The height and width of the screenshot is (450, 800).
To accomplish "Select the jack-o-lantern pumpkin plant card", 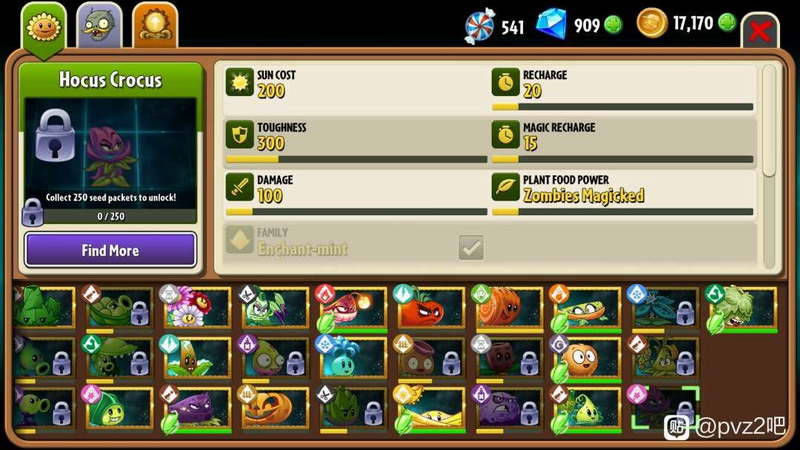I will coord(273,408).
